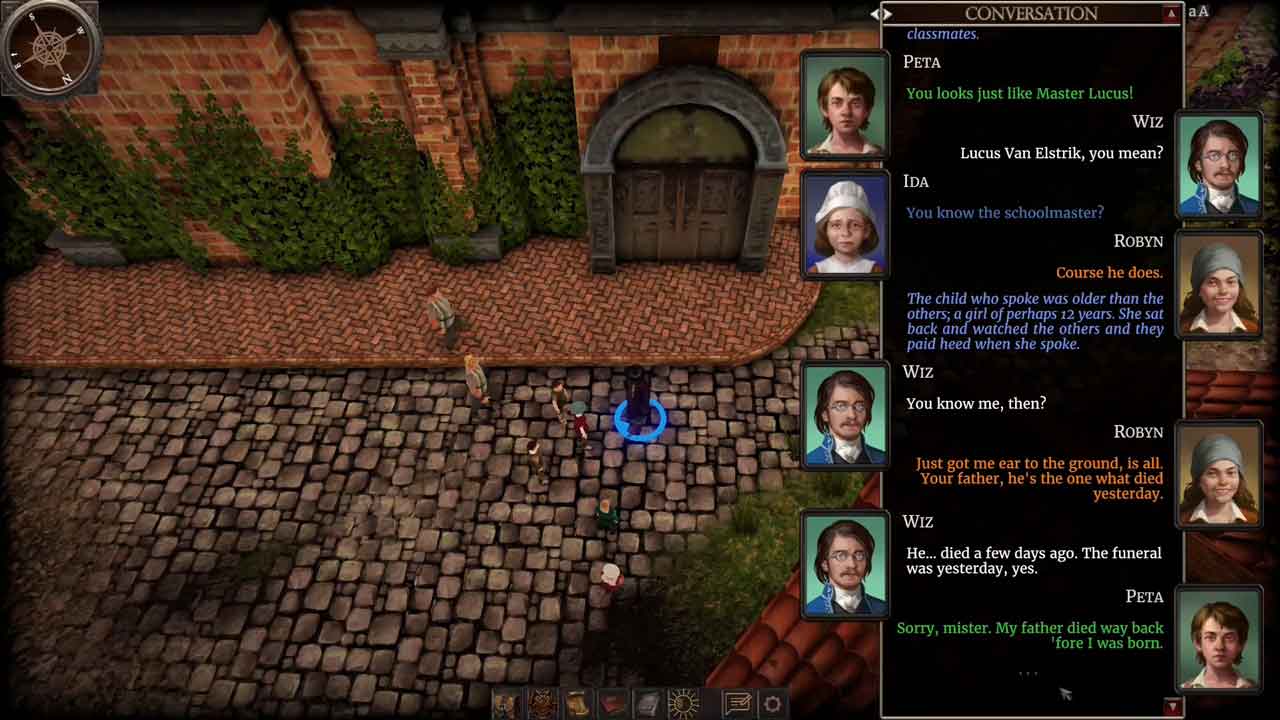Open the red book toolbar icon
This screenshot has height=720, width=1280.
pyautogui.click(x=613, y=703)
